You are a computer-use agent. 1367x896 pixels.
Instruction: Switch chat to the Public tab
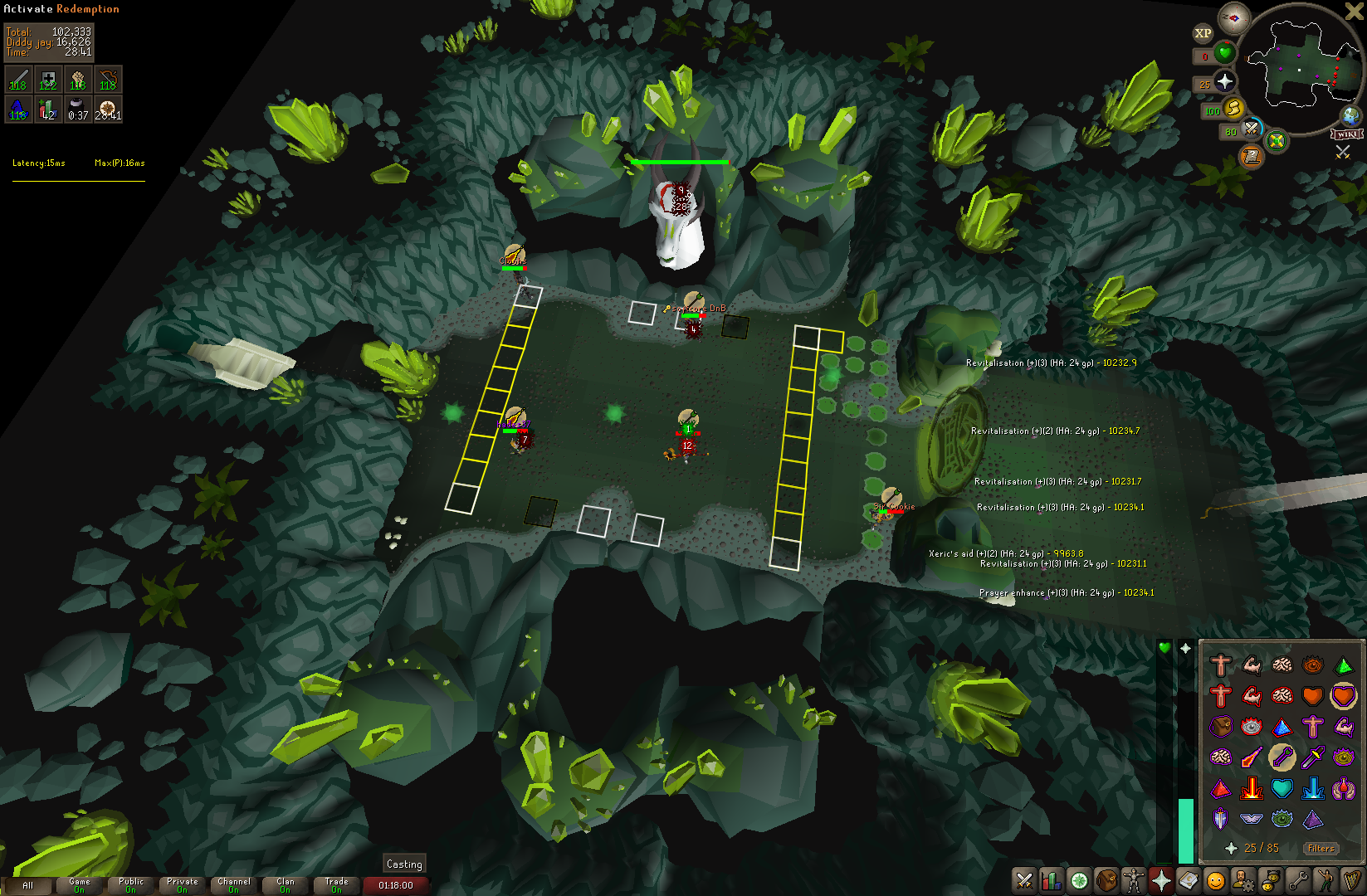130,885
